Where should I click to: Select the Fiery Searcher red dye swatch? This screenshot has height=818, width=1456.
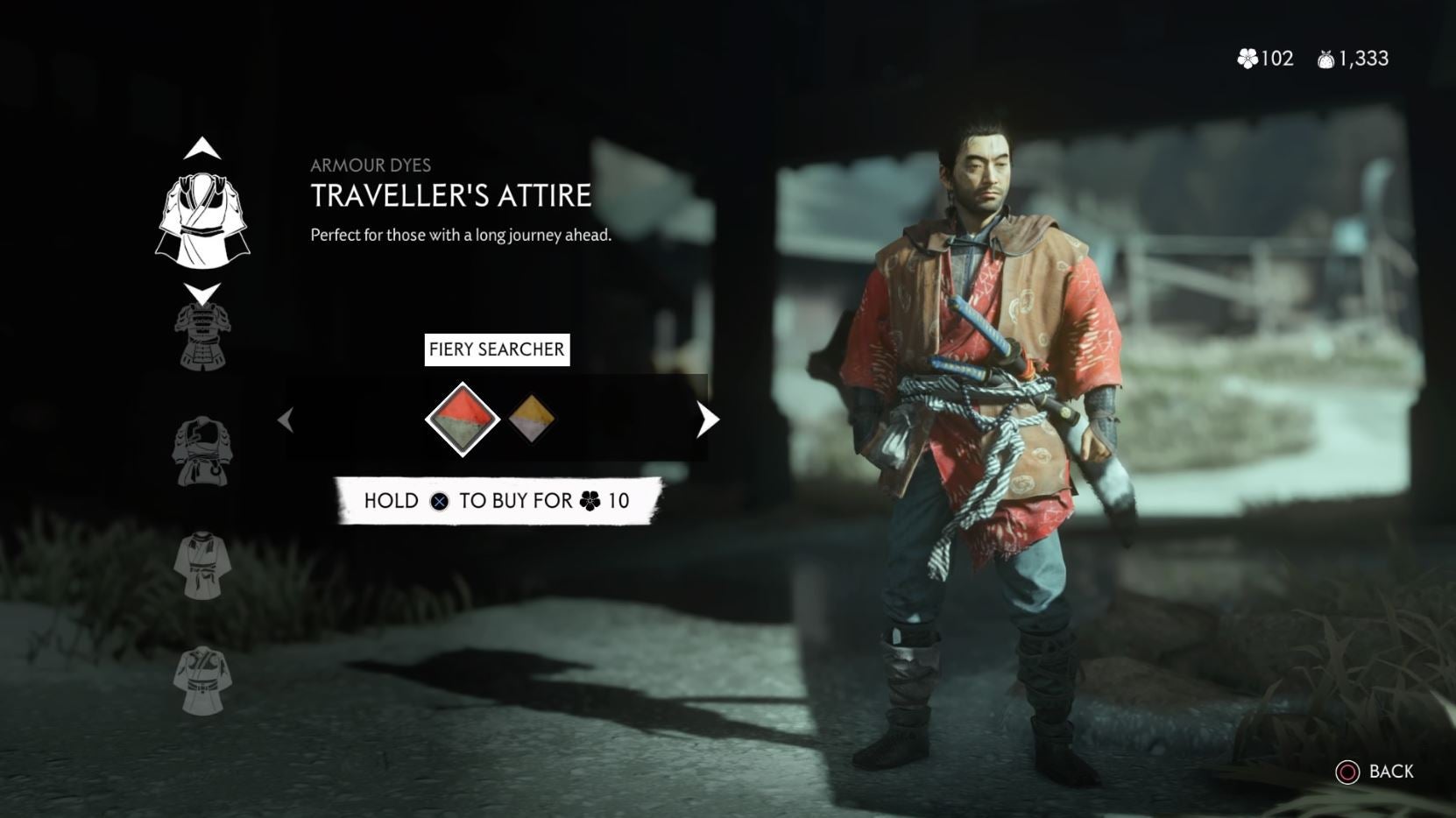[463, 418]
